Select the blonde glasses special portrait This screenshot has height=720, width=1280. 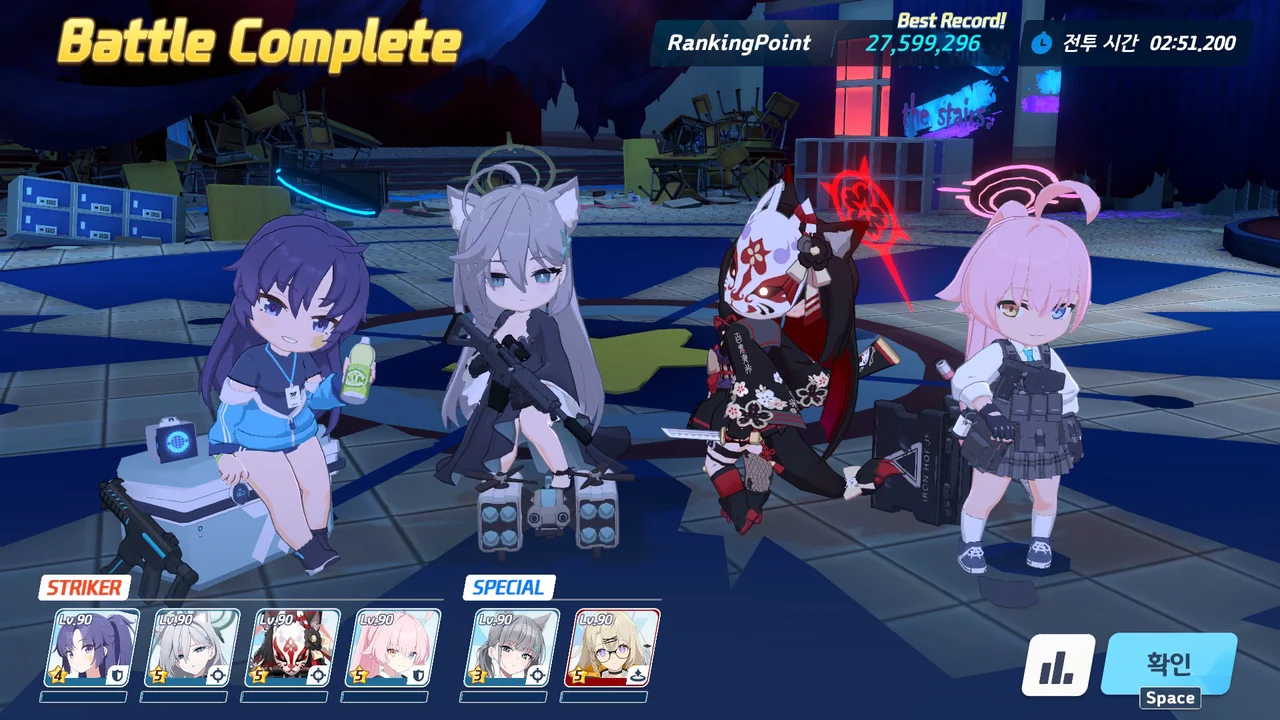(617, 647)
